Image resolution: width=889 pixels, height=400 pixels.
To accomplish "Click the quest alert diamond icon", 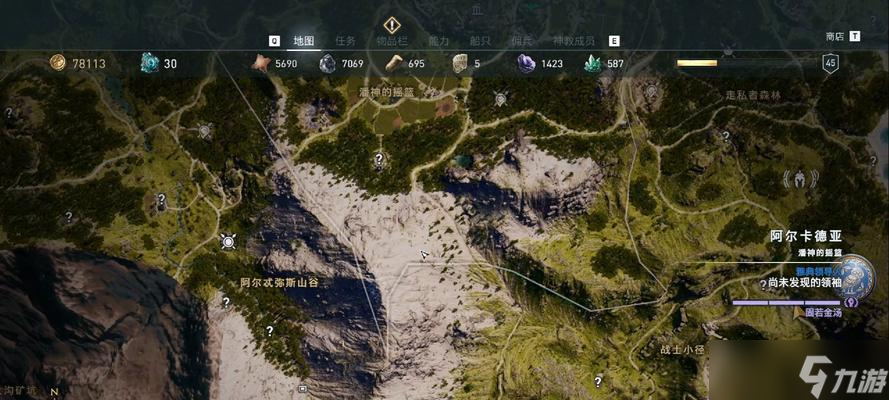I will [x=391, y=24].
